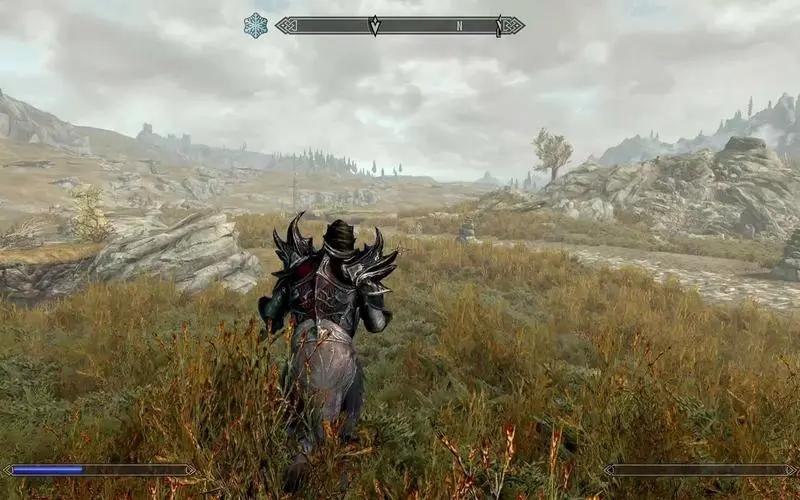Click the north marker on the compass
Image resolution: width=800 pixels, height=500 pixels.
click(x=459, y=26)
